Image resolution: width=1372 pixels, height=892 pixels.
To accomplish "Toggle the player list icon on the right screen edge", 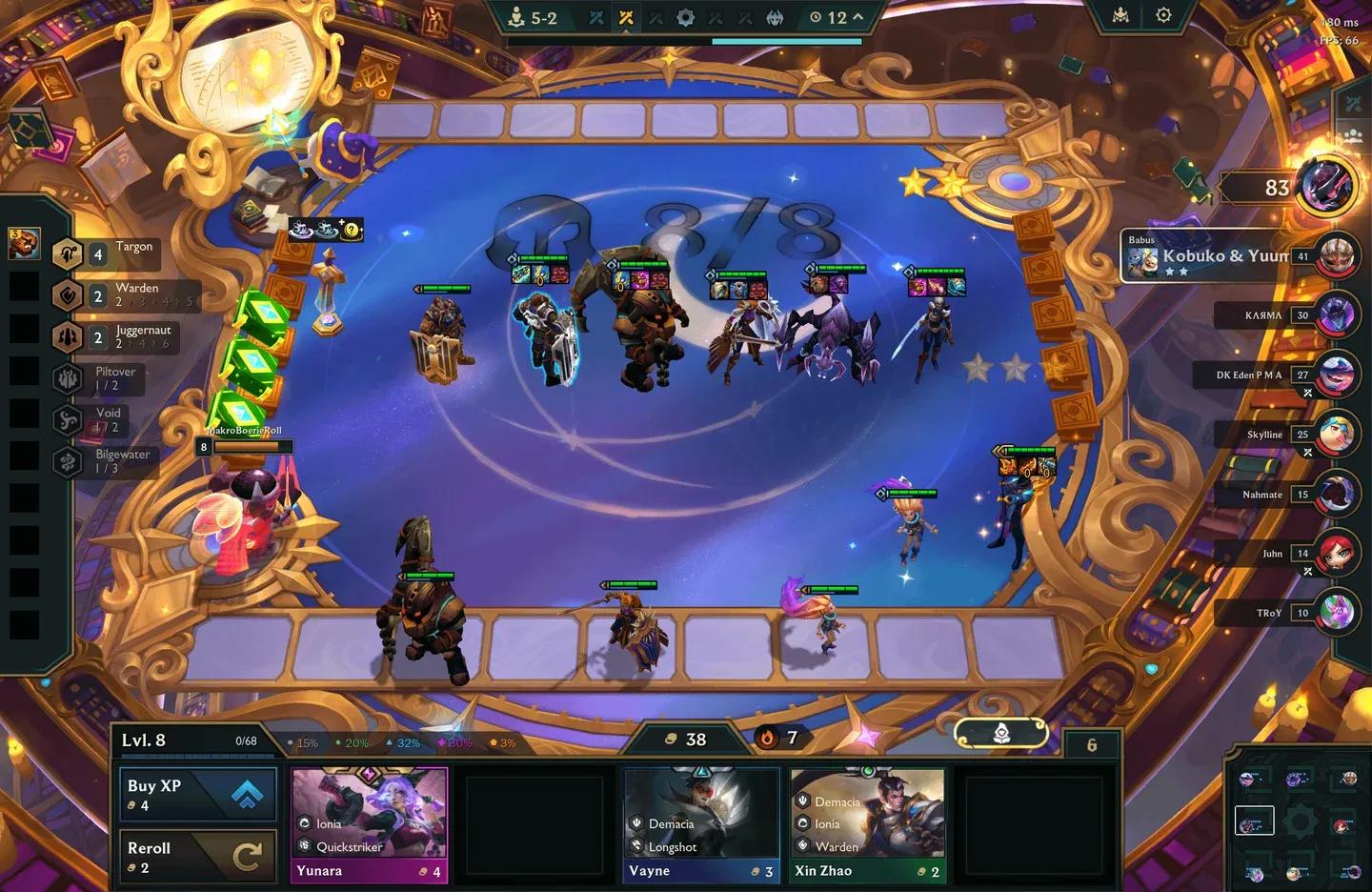I will point(1352,133).
